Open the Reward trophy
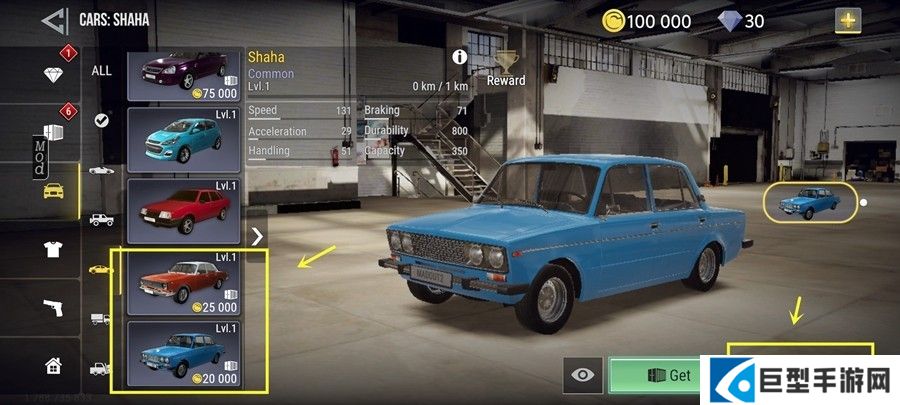The height and width of the screenshot is (405, 900). tap(506, 68)
